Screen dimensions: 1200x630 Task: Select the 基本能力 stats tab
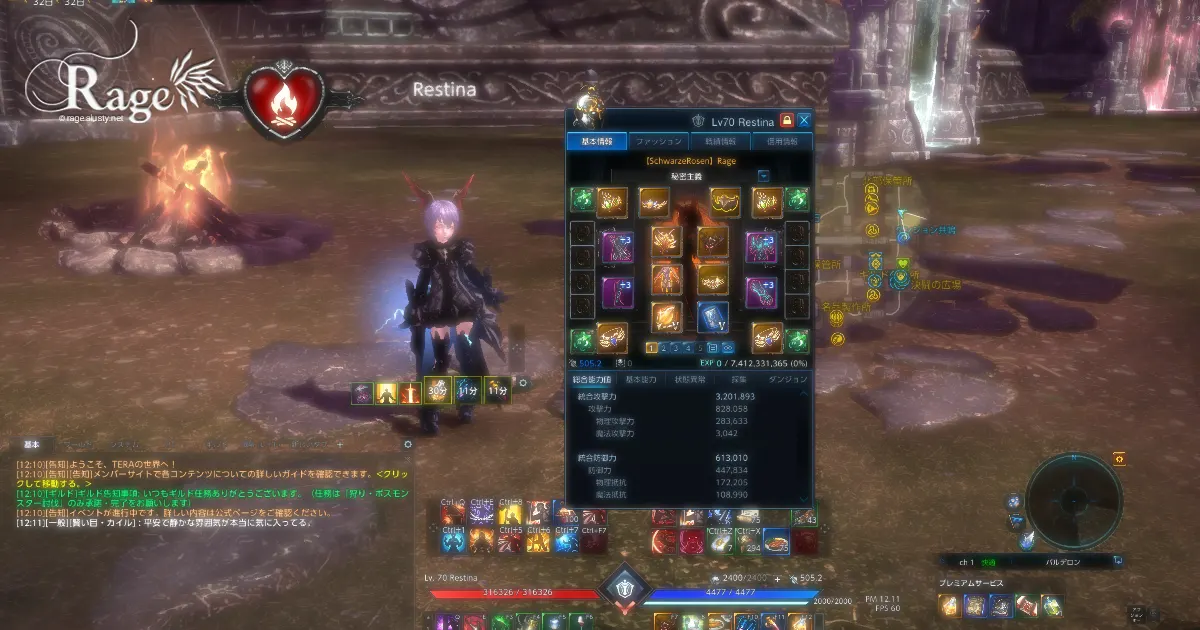tap(641, 380)
